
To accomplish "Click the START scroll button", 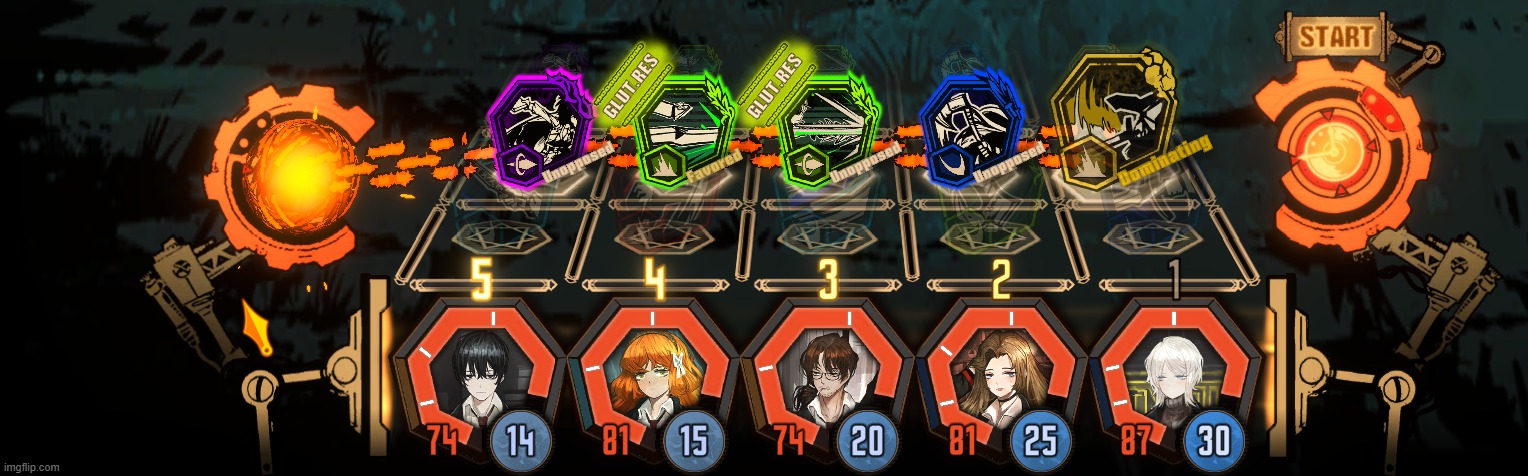I will (x=1336, y=38).
